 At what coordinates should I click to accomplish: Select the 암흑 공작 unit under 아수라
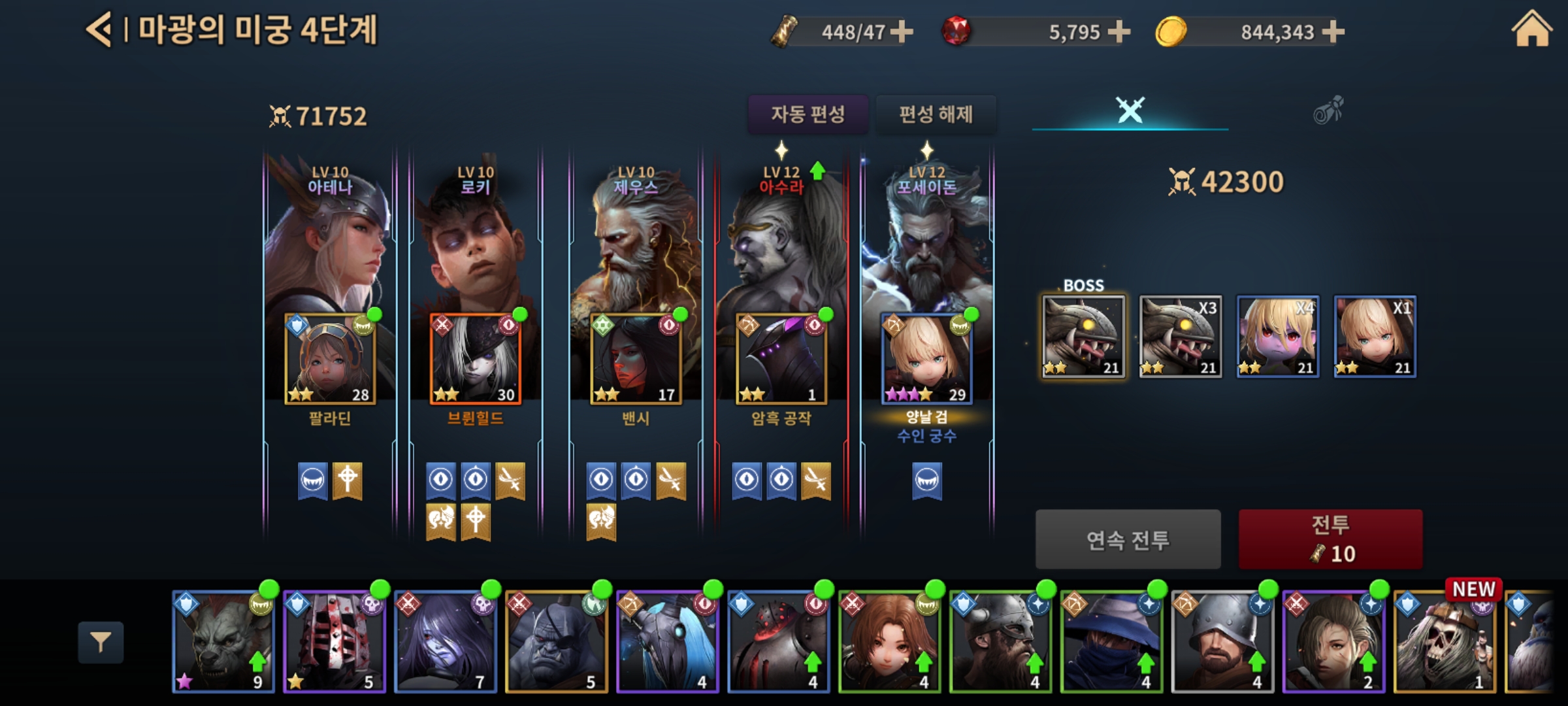click(x=781, y=360)
